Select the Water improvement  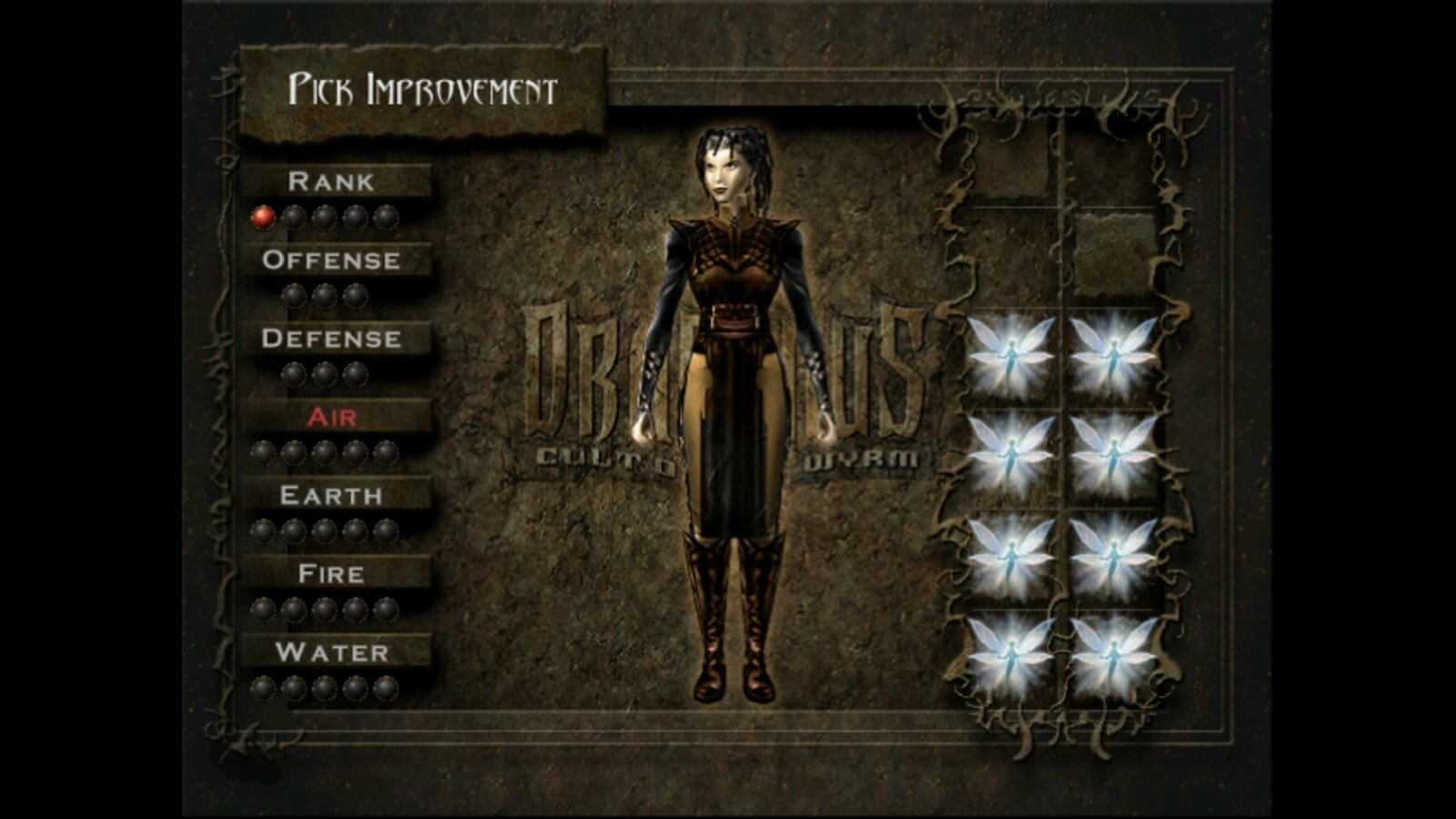(331, 652)
